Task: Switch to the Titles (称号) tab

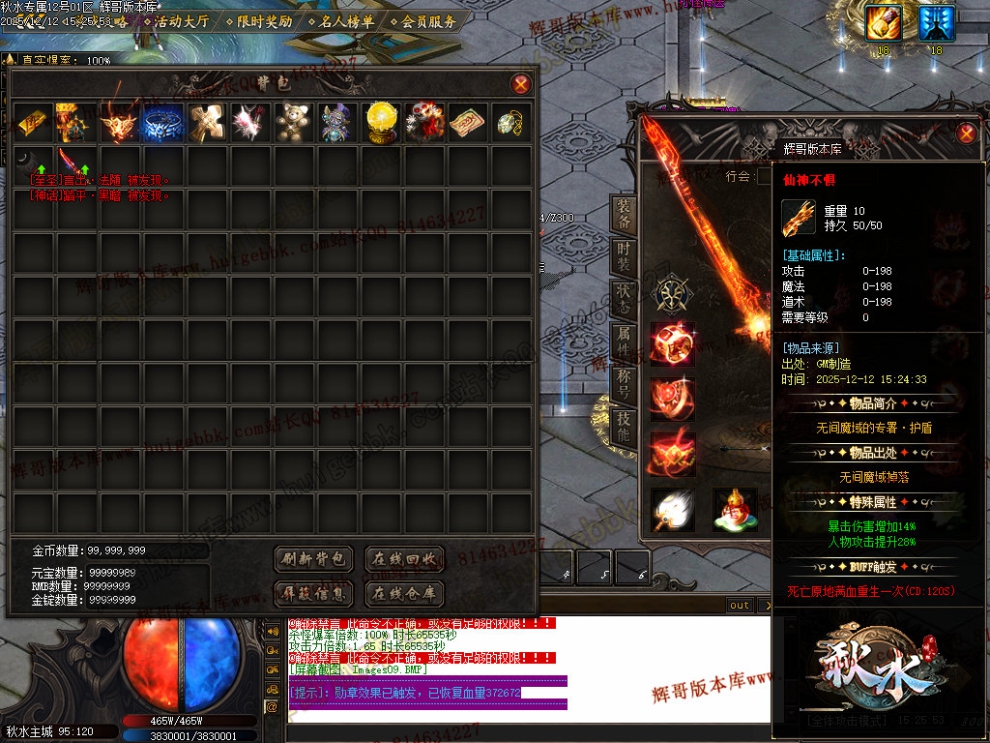Action: click(x=624, y=386)
